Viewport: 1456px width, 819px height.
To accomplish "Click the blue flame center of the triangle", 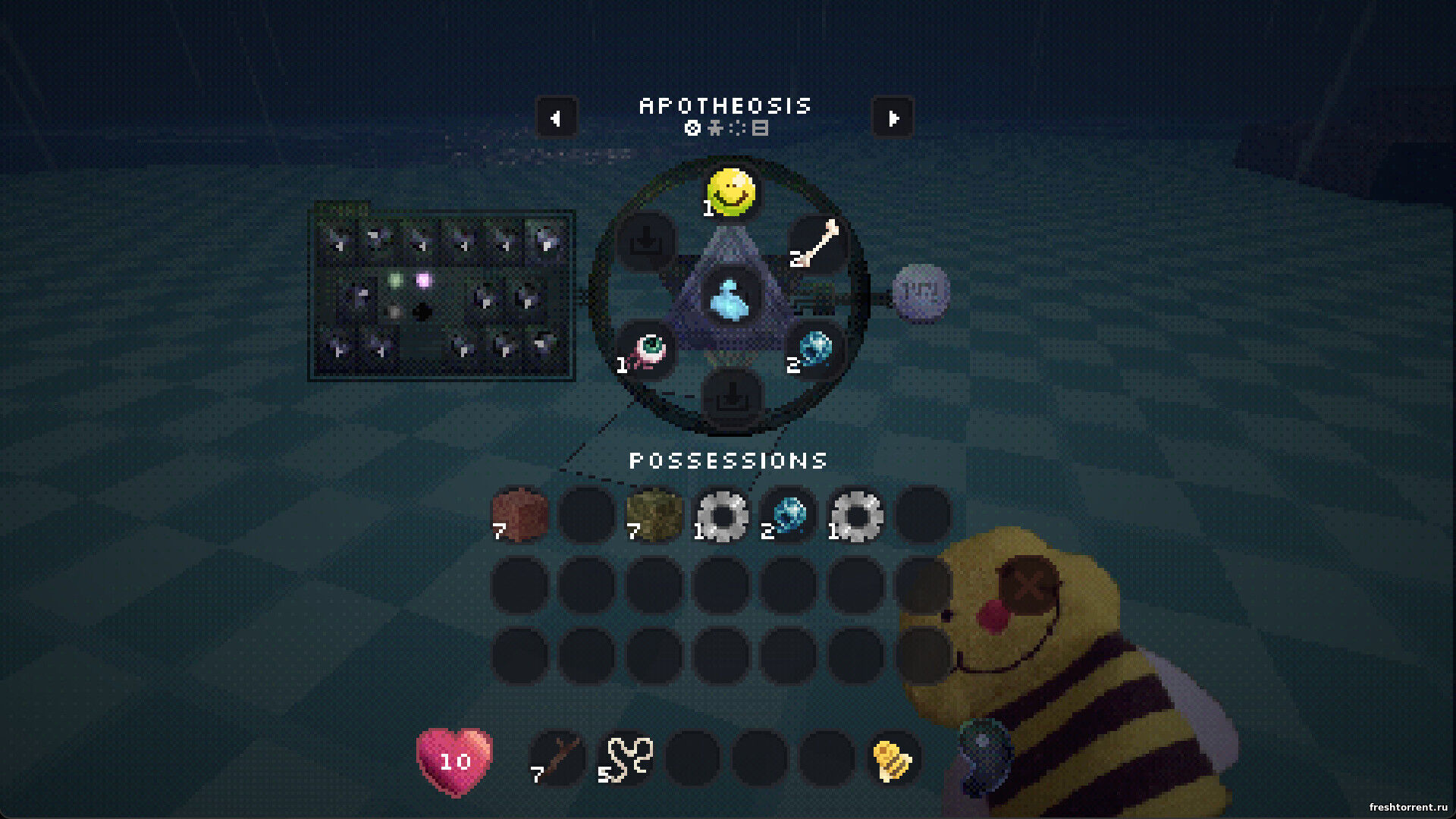I will 730,299.
